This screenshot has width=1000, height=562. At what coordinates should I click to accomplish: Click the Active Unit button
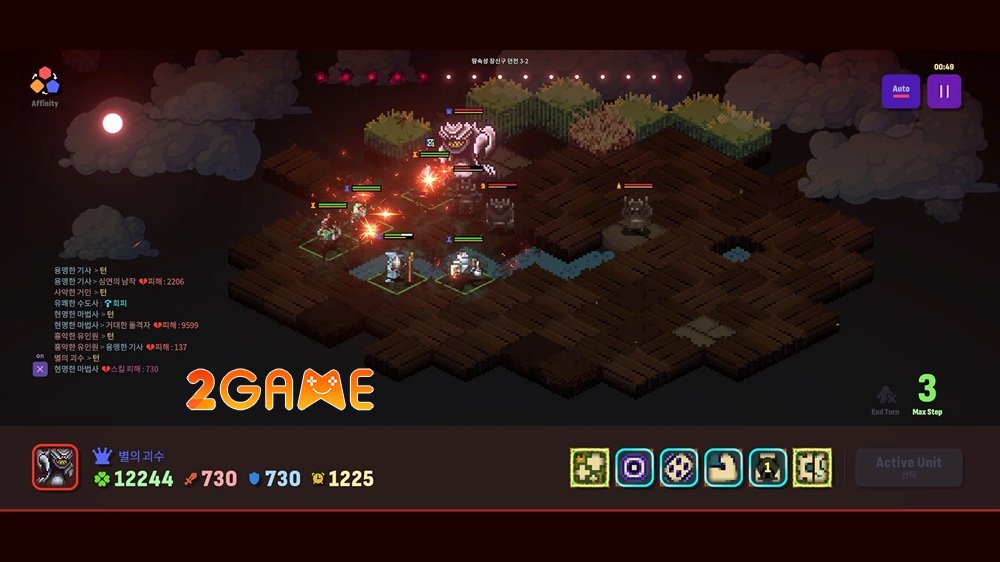(x=908, y=467)
